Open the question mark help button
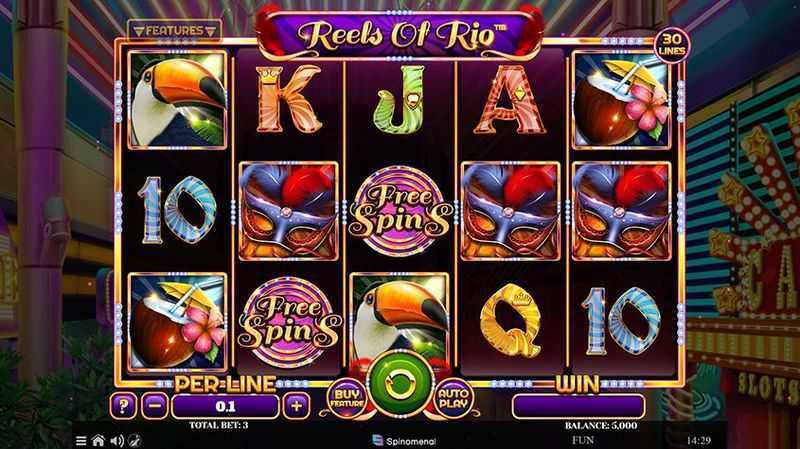 click(x=123, y=405)
